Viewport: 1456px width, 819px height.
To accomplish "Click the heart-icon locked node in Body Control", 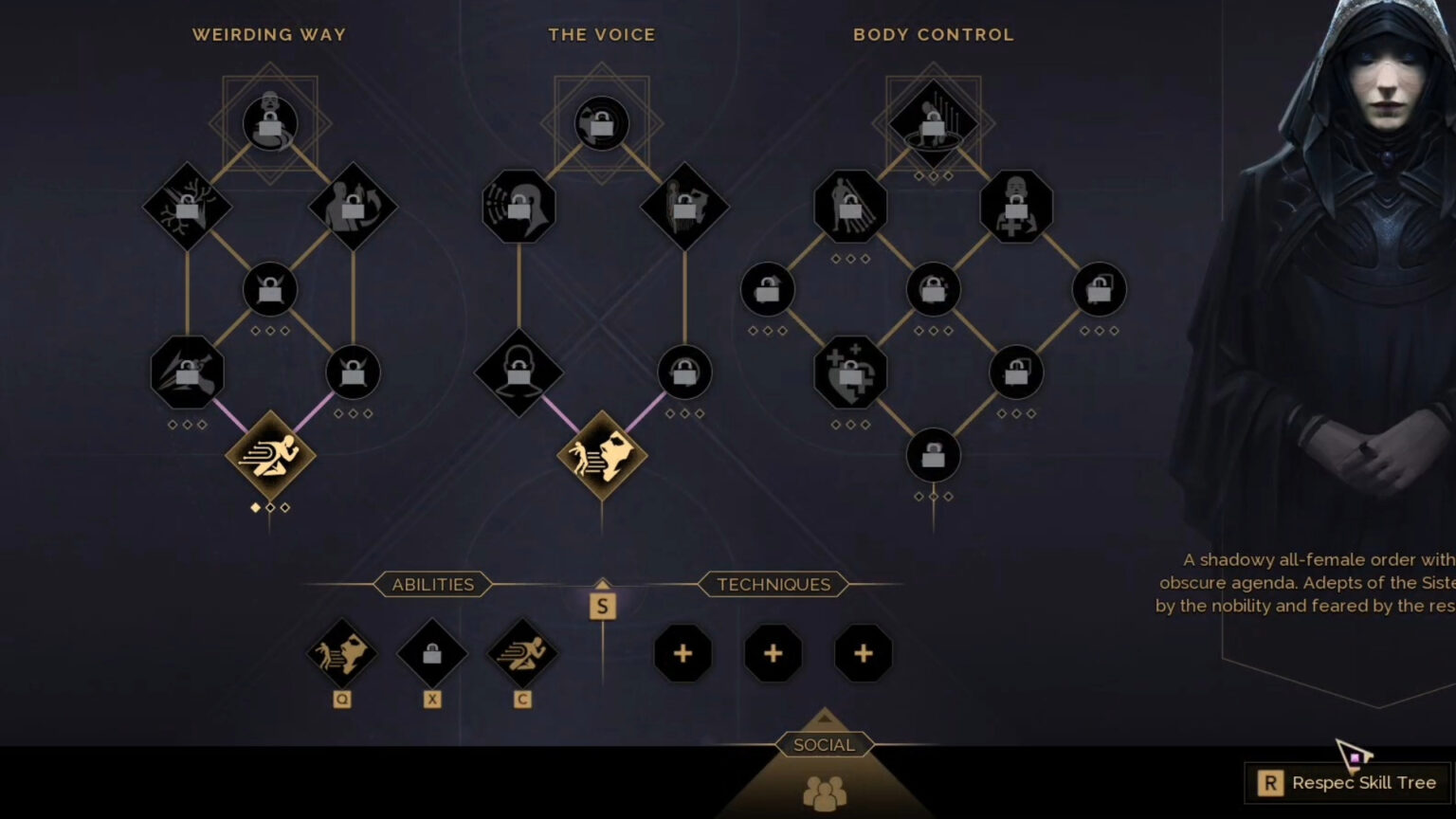I will click(848, 373).
